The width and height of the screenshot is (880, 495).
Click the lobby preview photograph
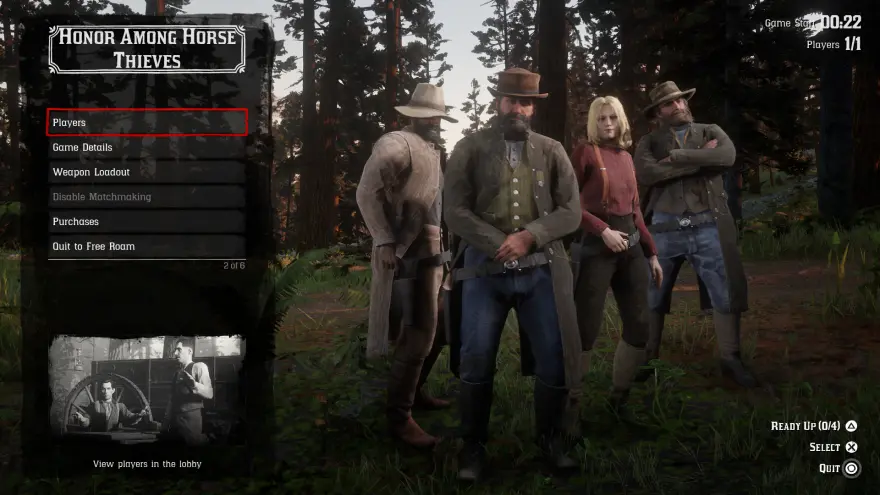coord(146,390)
